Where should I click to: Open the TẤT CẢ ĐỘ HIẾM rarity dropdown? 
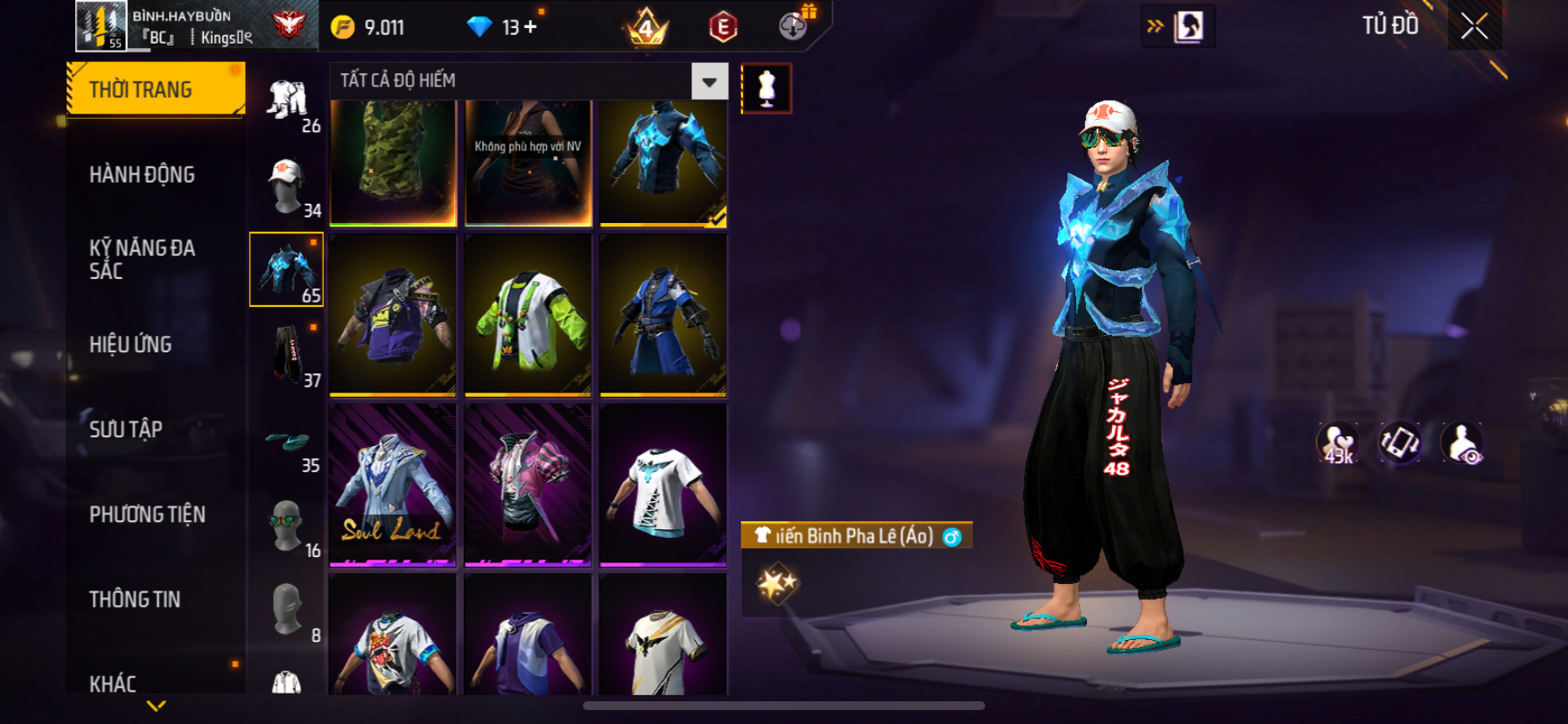(709, 81)
